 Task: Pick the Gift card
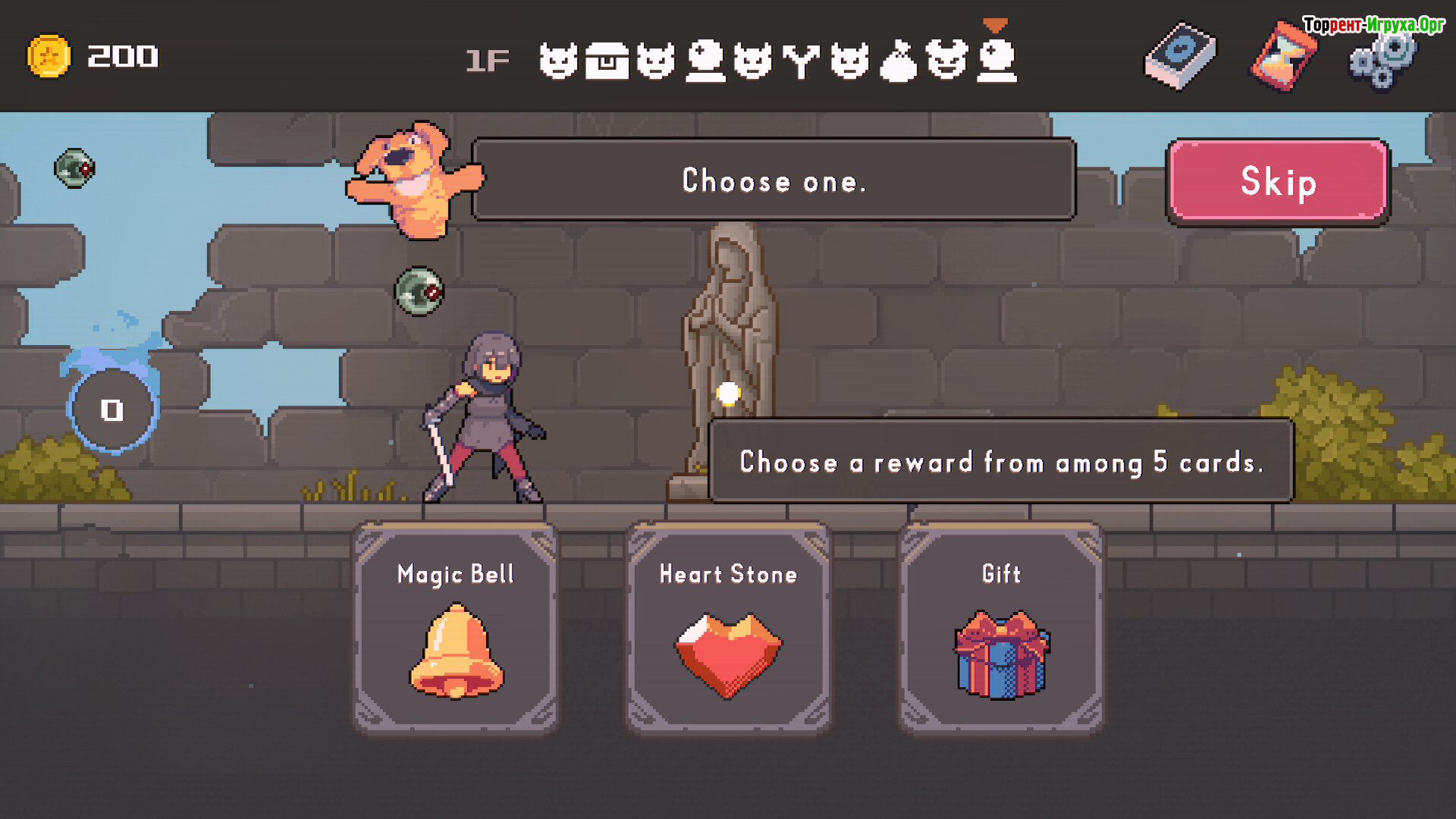point(1001,628)
